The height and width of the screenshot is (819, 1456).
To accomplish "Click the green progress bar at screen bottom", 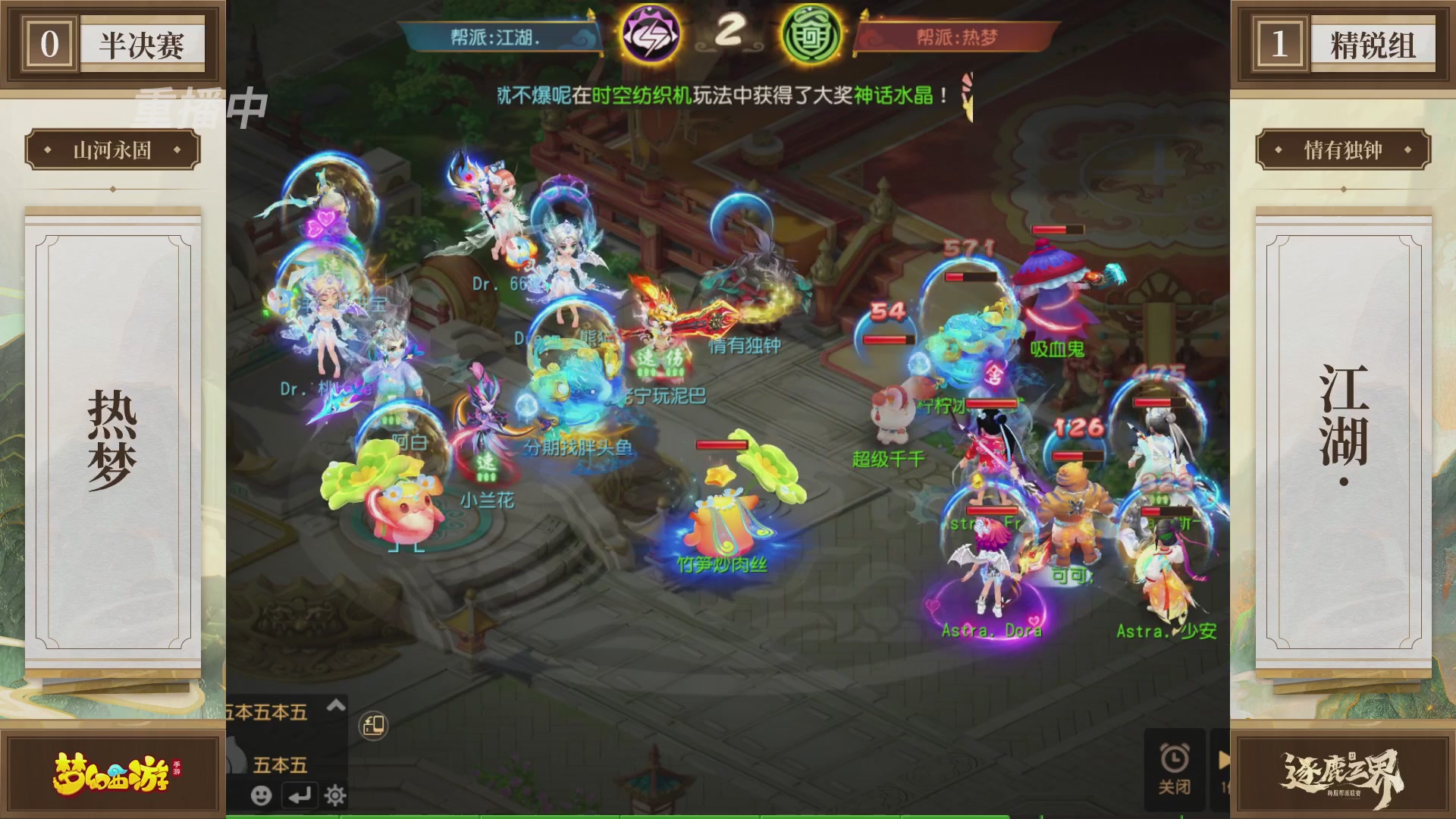I will (728, 815).
